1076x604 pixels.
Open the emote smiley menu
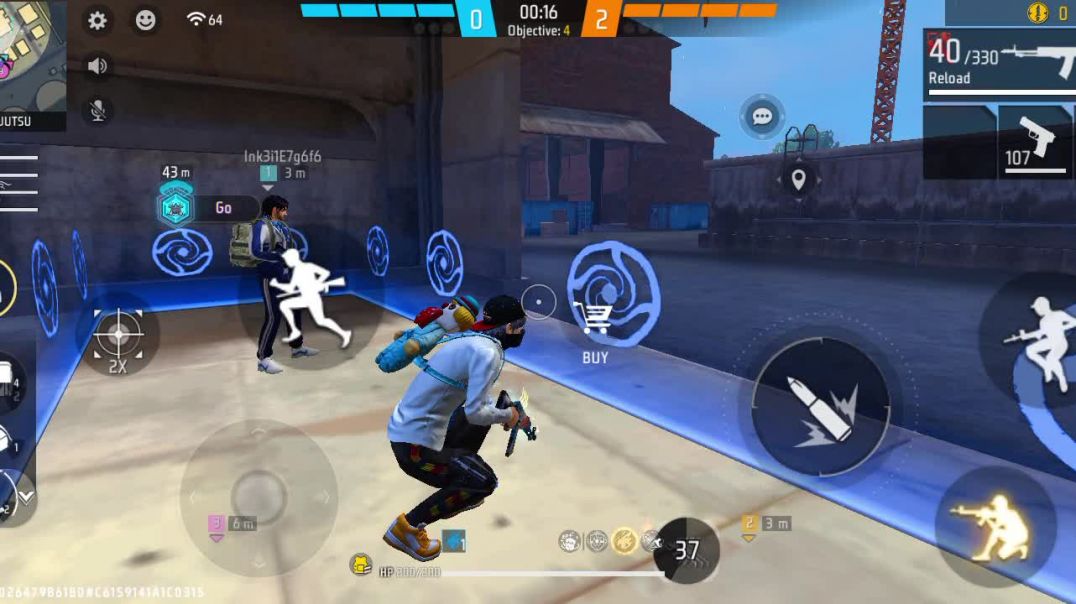[146, 20]
